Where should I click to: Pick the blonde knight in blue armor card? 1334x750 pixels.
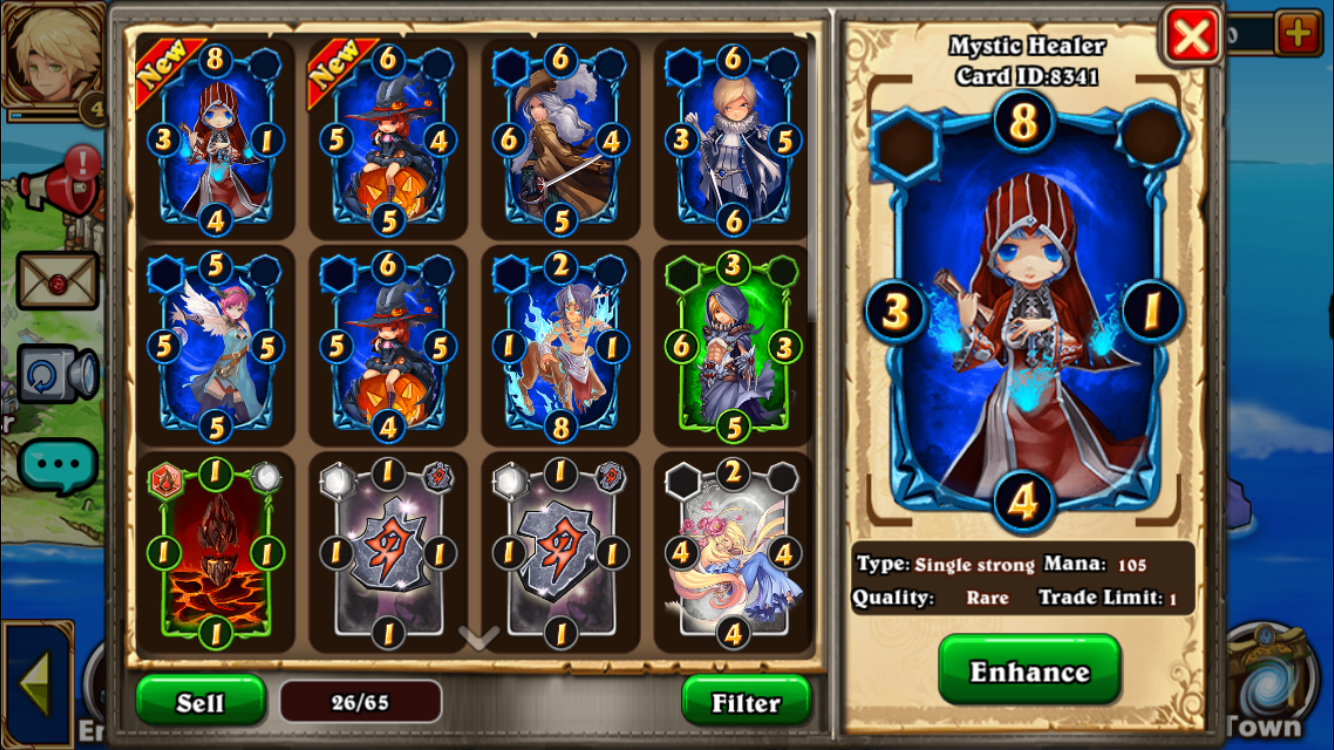pyautogui.click(x=734, y=140)
